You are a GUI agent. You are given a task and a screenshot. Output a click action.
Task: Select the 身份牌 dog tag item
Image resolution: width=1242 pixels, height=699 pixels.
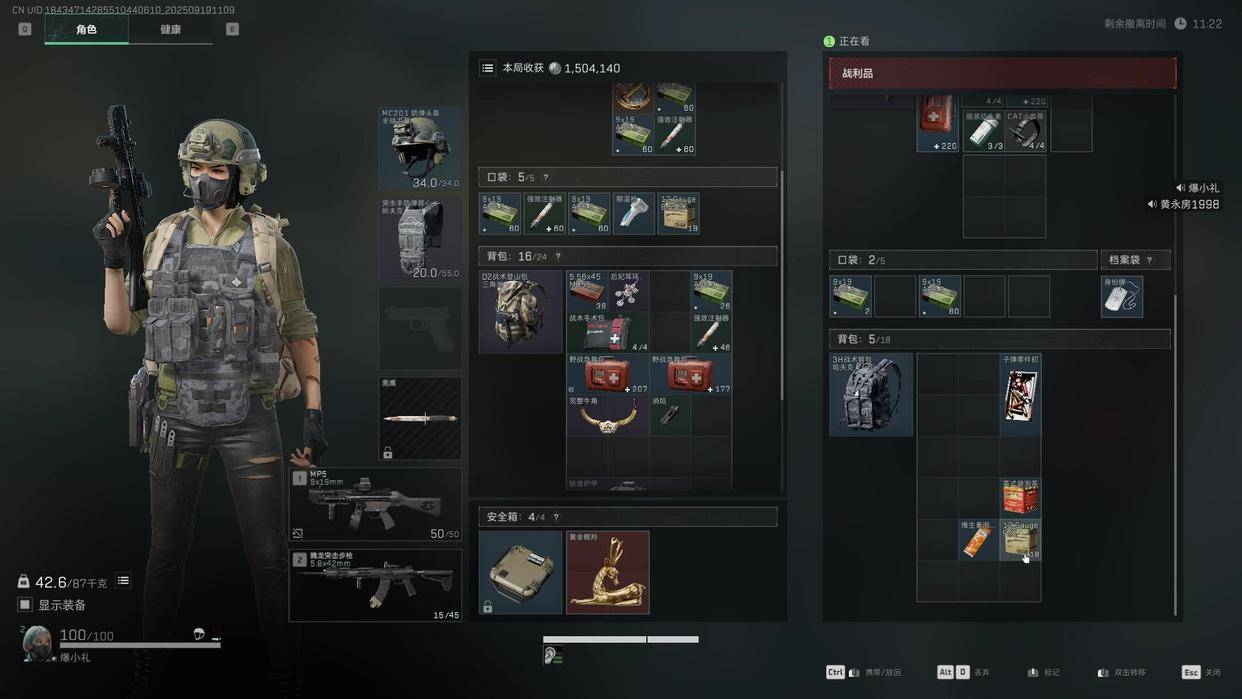pos(1121,297)
